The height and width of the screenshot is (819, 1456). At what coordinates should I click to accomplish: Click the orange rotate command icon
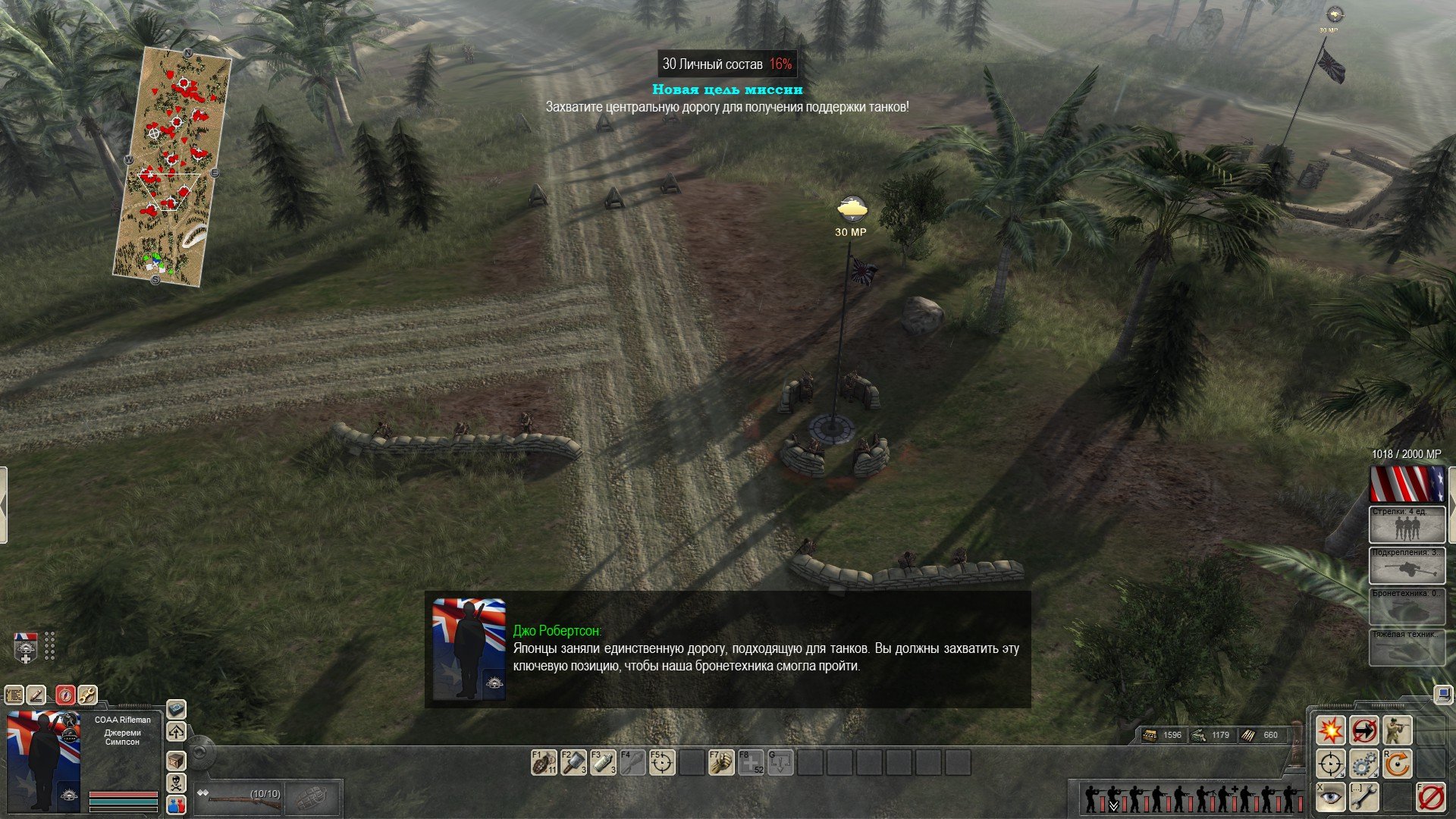pyautogui.click(x=1397, y=764)
